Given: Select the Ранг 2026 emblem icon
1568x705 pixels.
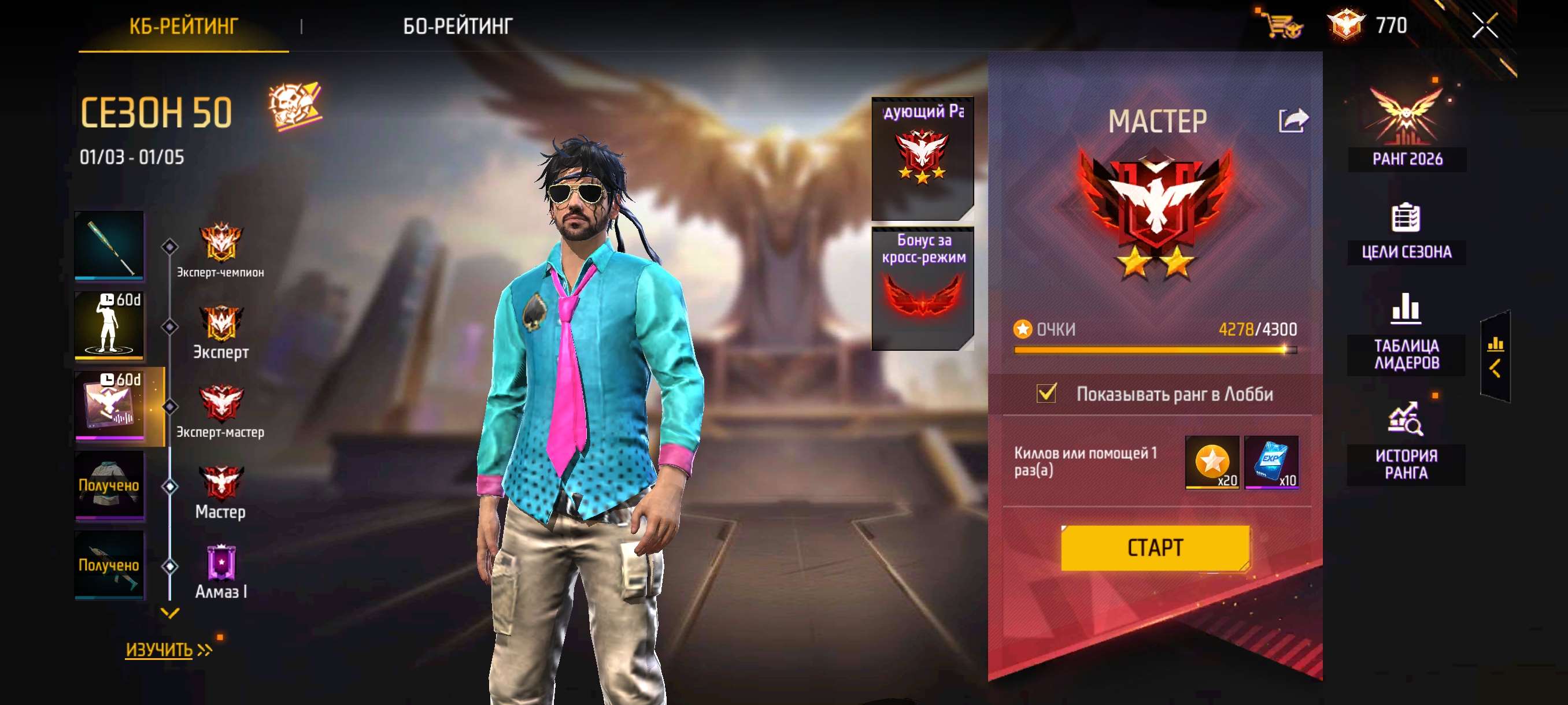Looking at the screenshot, I should pyautogui.click(x=1406, y=116).
